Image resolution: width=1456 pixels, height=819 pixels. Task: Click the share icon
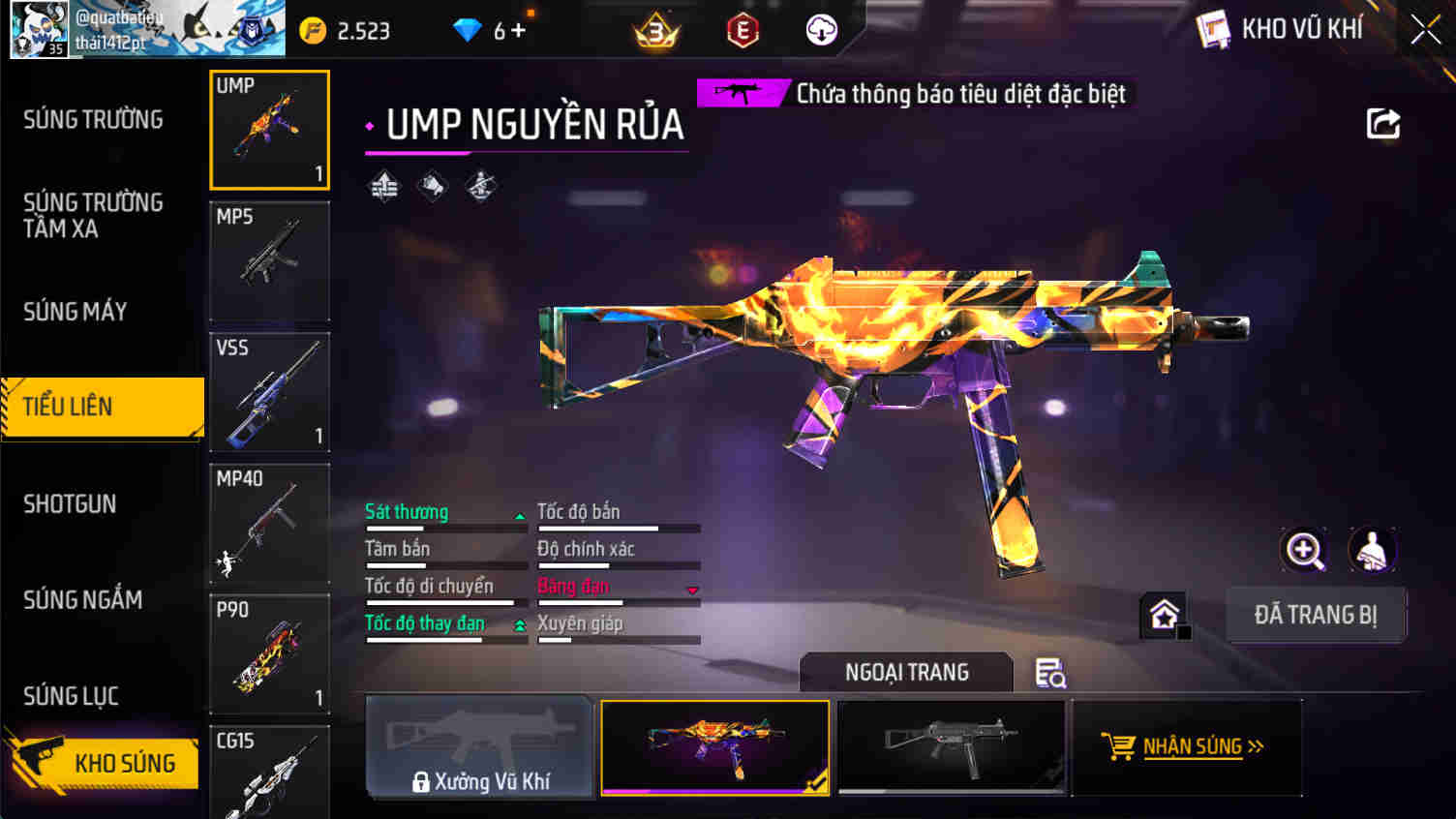click(1382, 124)
